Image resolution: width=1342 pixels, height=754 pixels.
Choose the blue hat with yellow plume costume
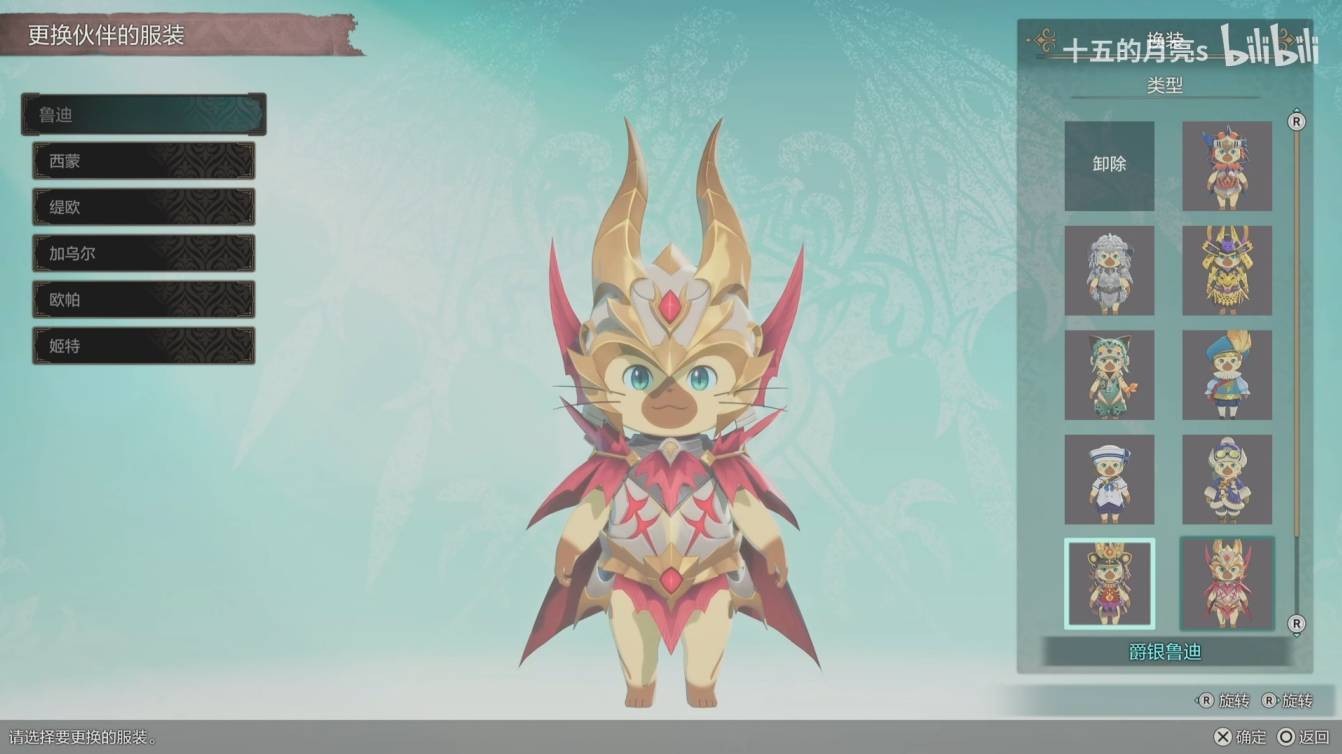point(1227,375)
